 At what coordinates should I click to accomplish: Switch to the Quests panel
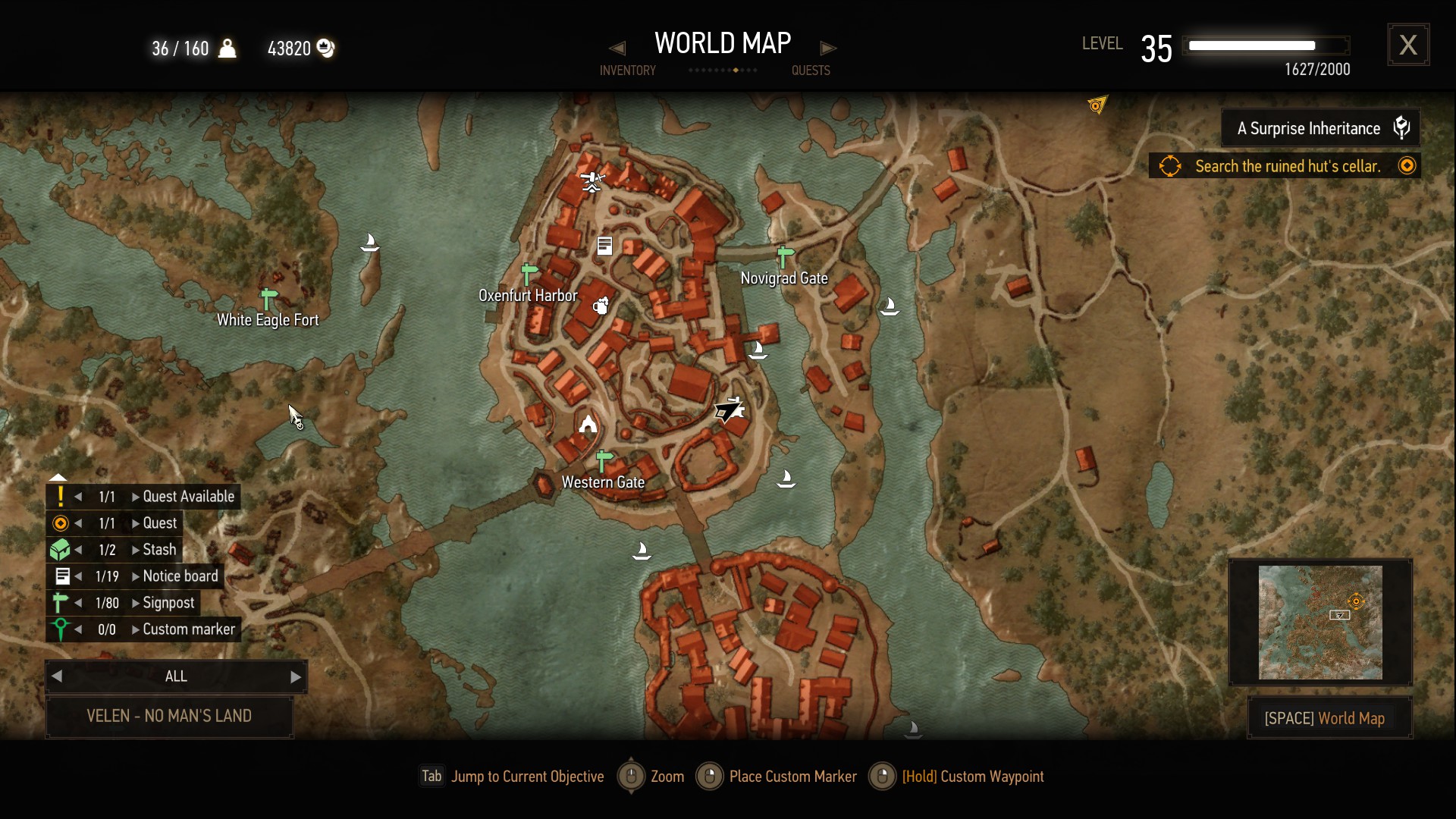click(x=811, y=71)
